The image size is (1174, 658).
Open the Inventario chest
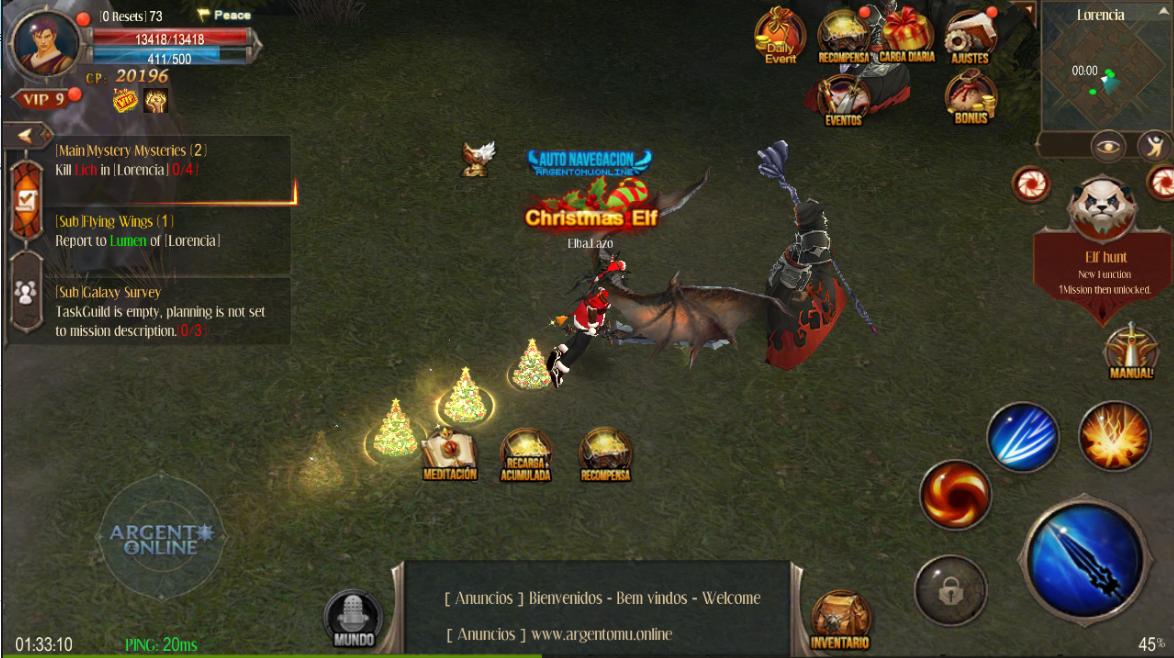click(x=840, y=621)
